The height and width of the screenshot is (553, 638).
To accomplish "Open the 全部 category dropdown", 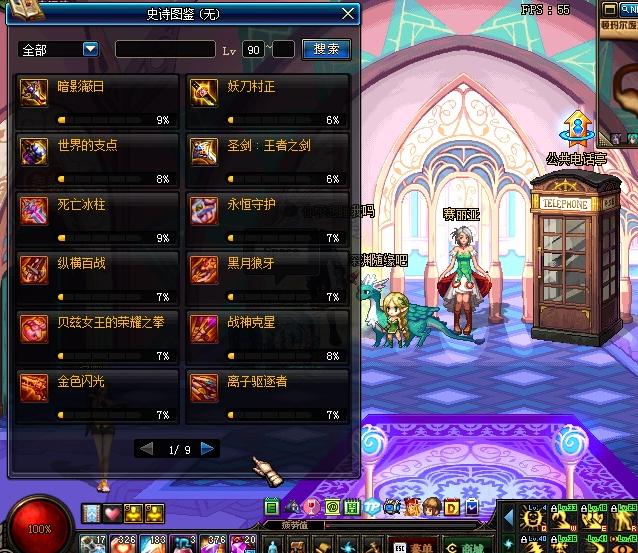I will point(90,48).
